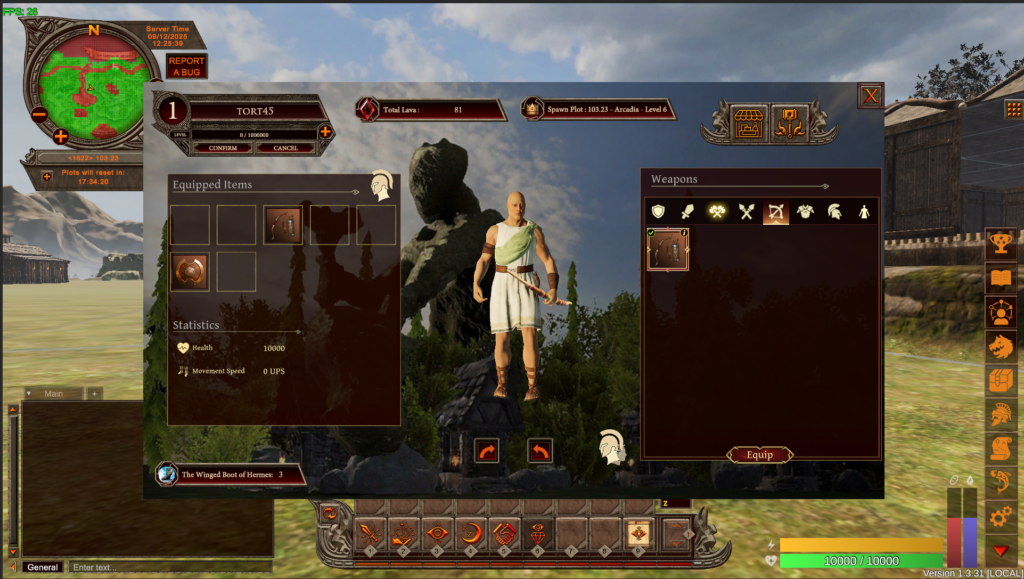Activate the crescent moon sleep ability

click(x=471, y=534)
